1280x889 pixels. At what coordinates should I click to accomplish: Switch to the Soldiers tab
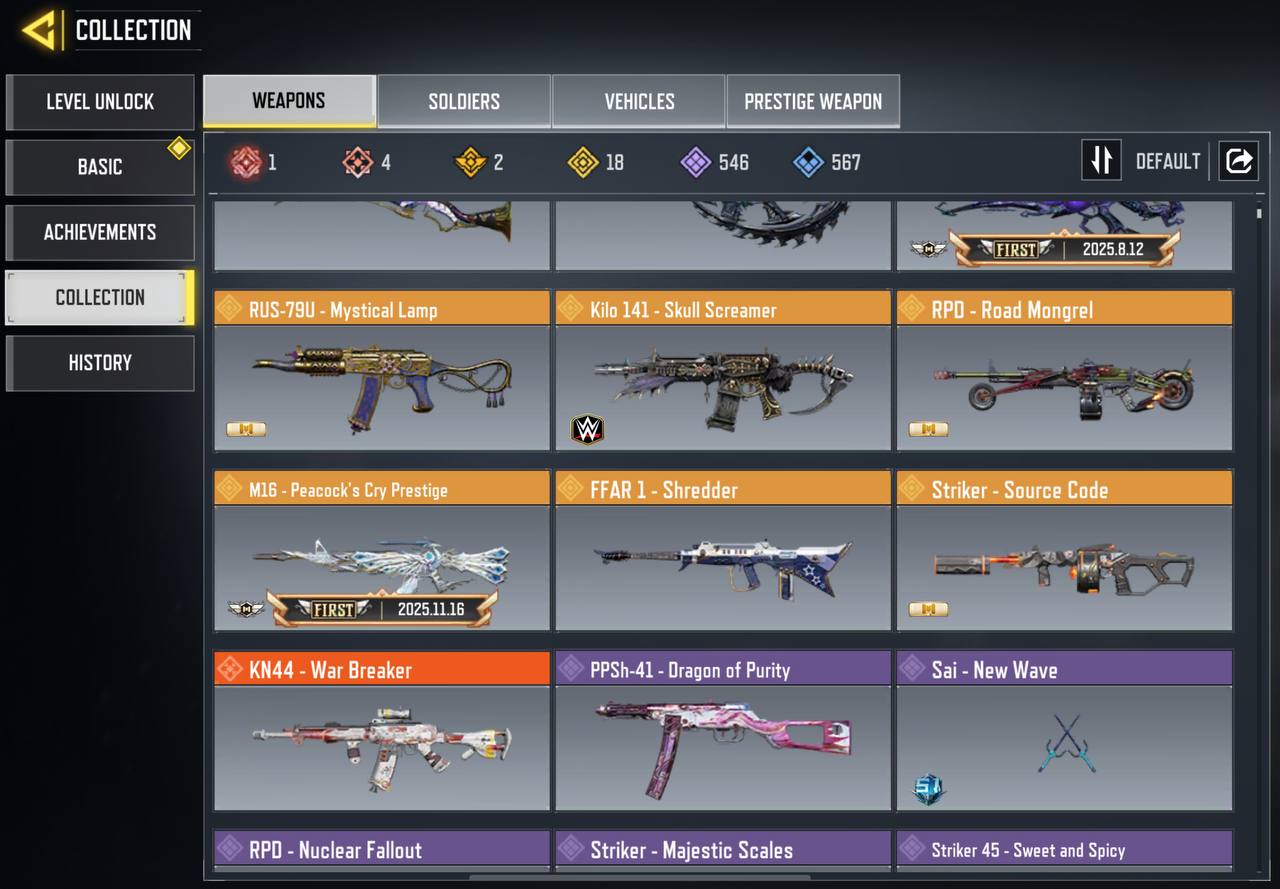point(464,101)
